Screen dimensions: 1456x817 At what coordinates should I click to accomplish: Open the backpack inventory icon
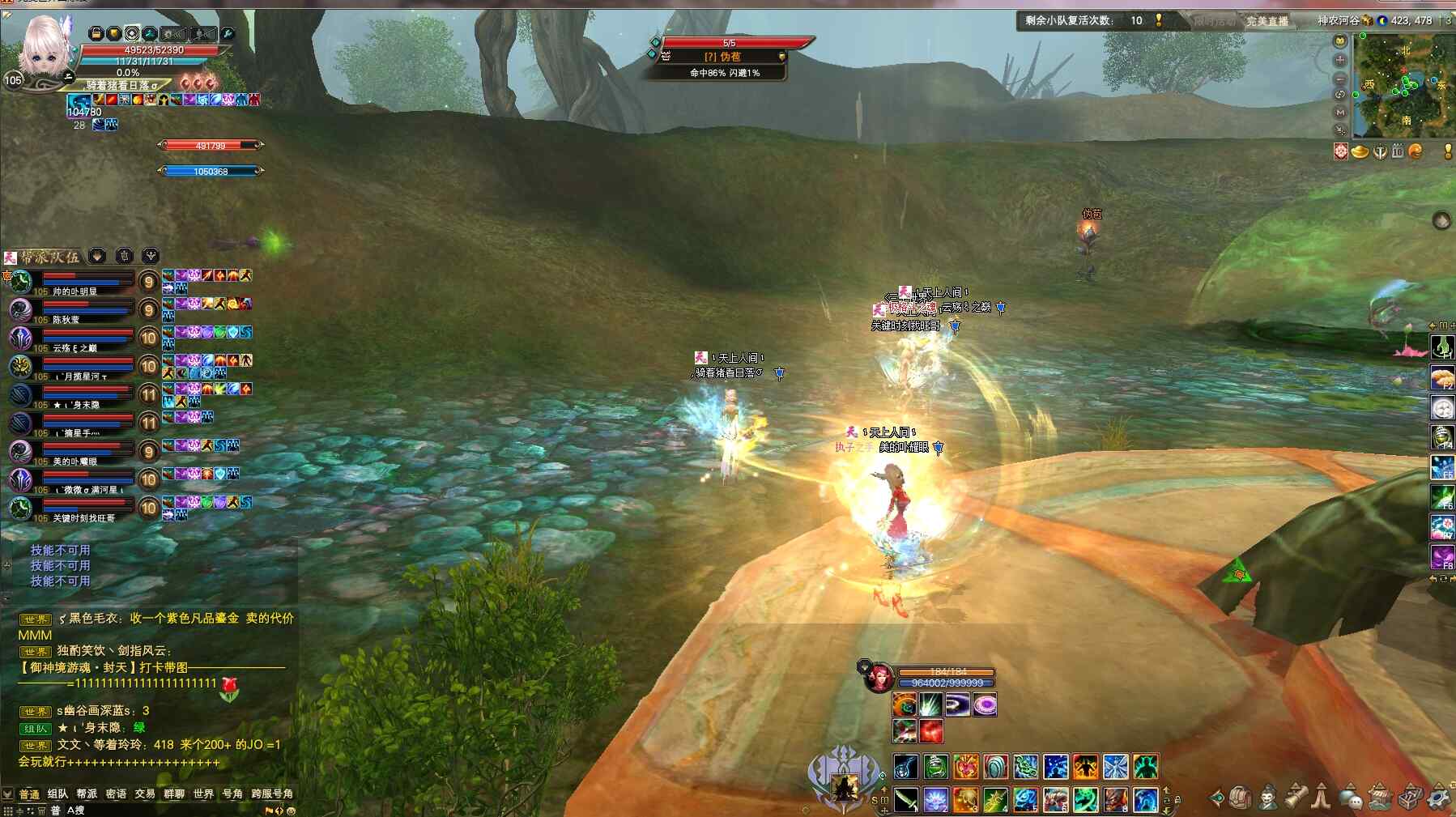pos(1241,798)
